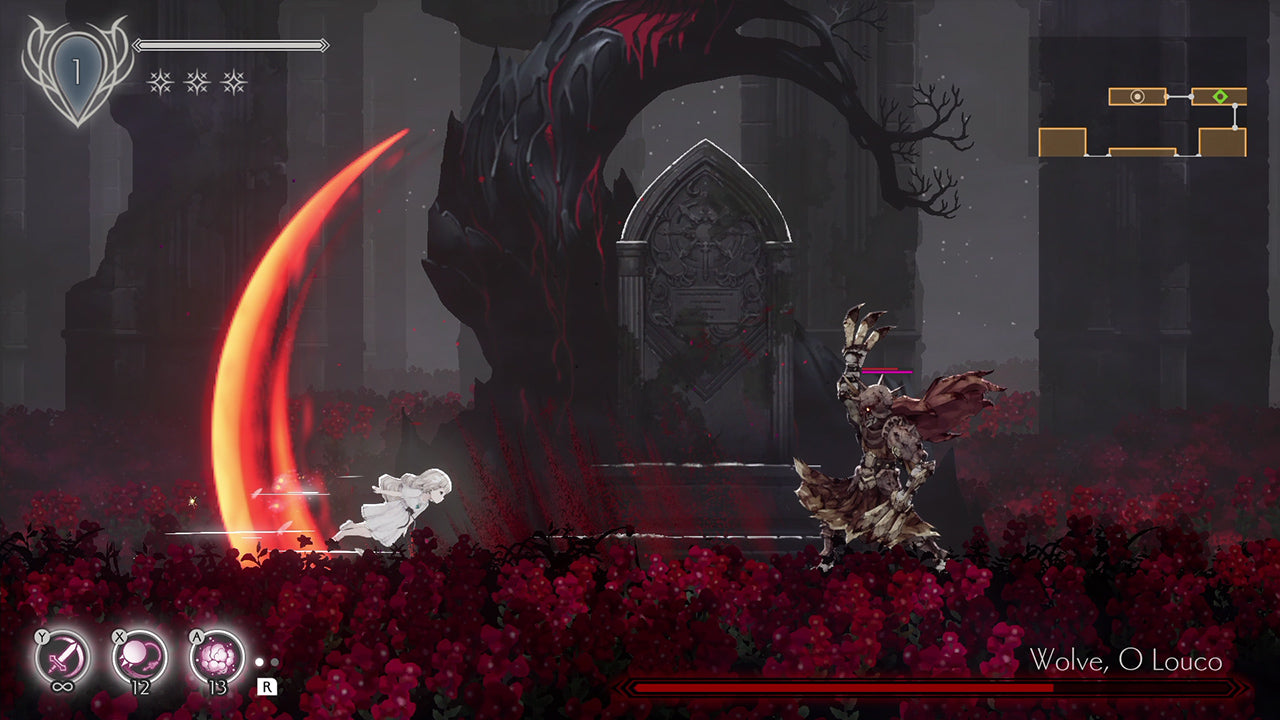Toggle the inactive grey loadout dot

(275, 662)
